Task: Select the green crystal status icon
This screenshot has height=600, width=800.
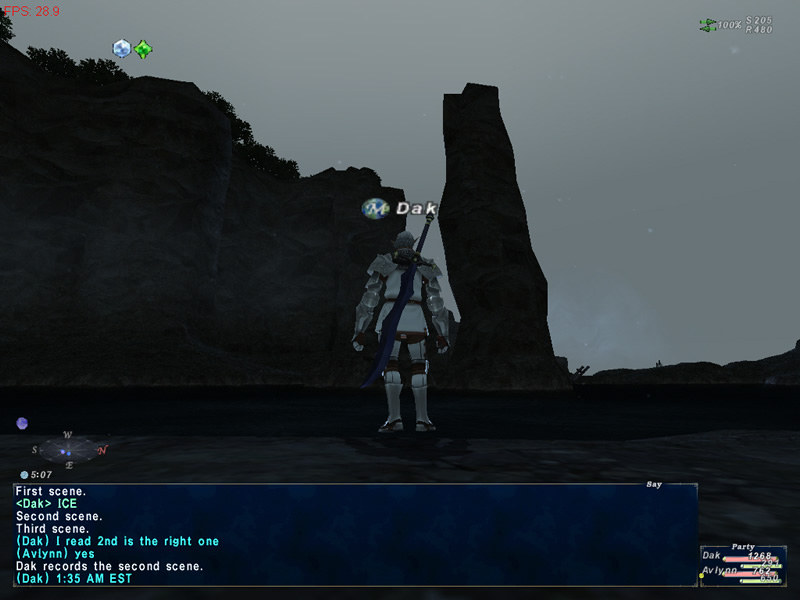Action: tap(144, 48)
